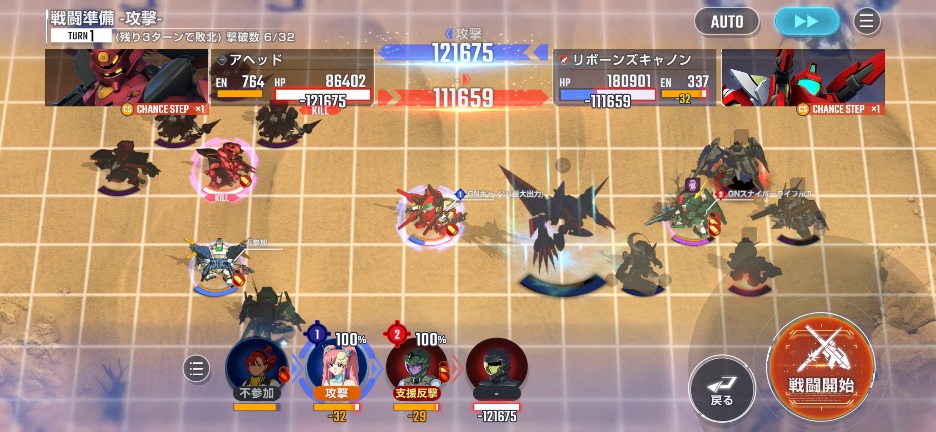Open the unit list button beside pilot portraits
The height and width of the screenshot is (432, 936).
tap(197, 369)
